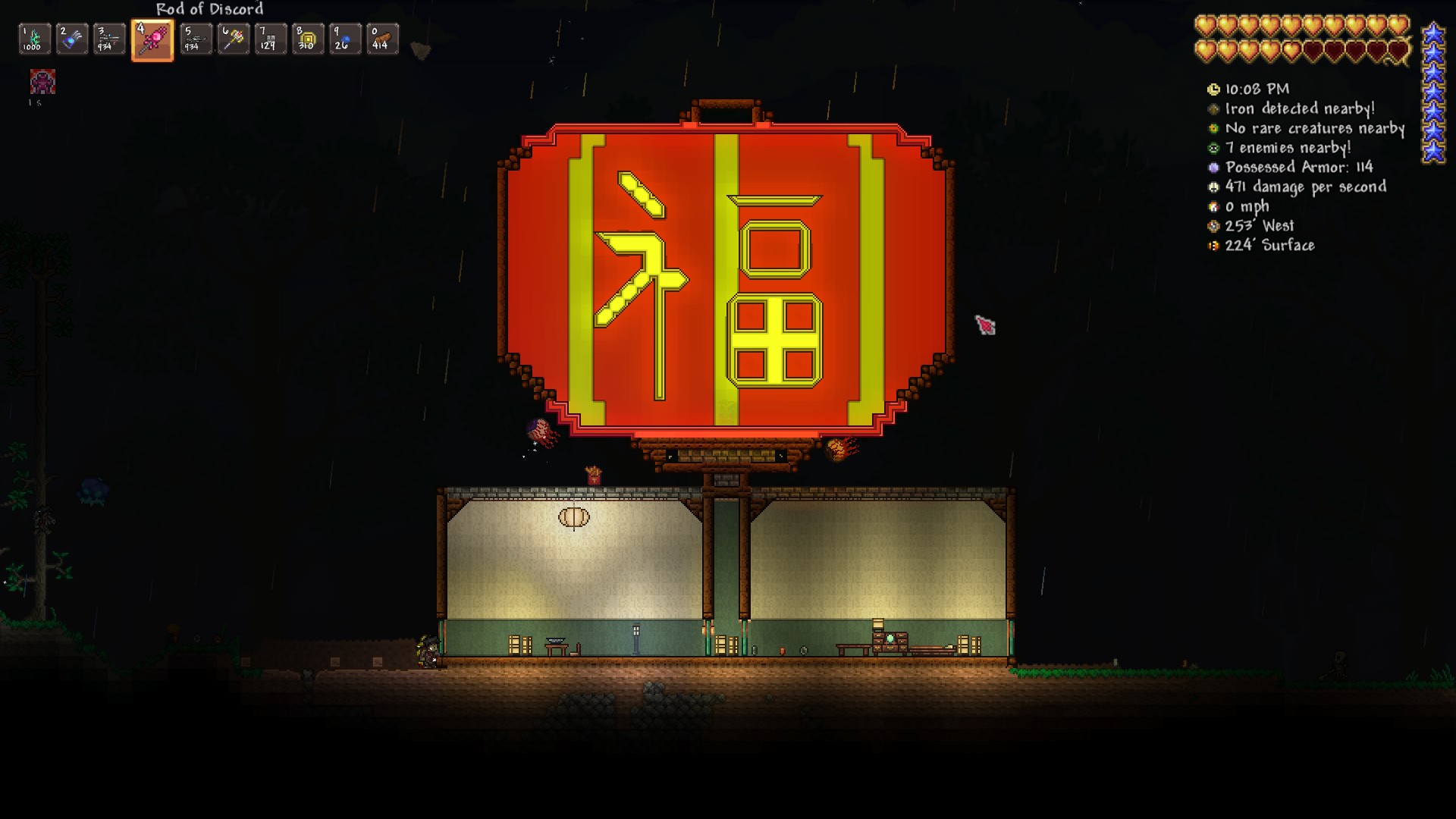The image size is (1456, 819).
Task: Click the topmost blue mana star
Action: coord(1432,33)
